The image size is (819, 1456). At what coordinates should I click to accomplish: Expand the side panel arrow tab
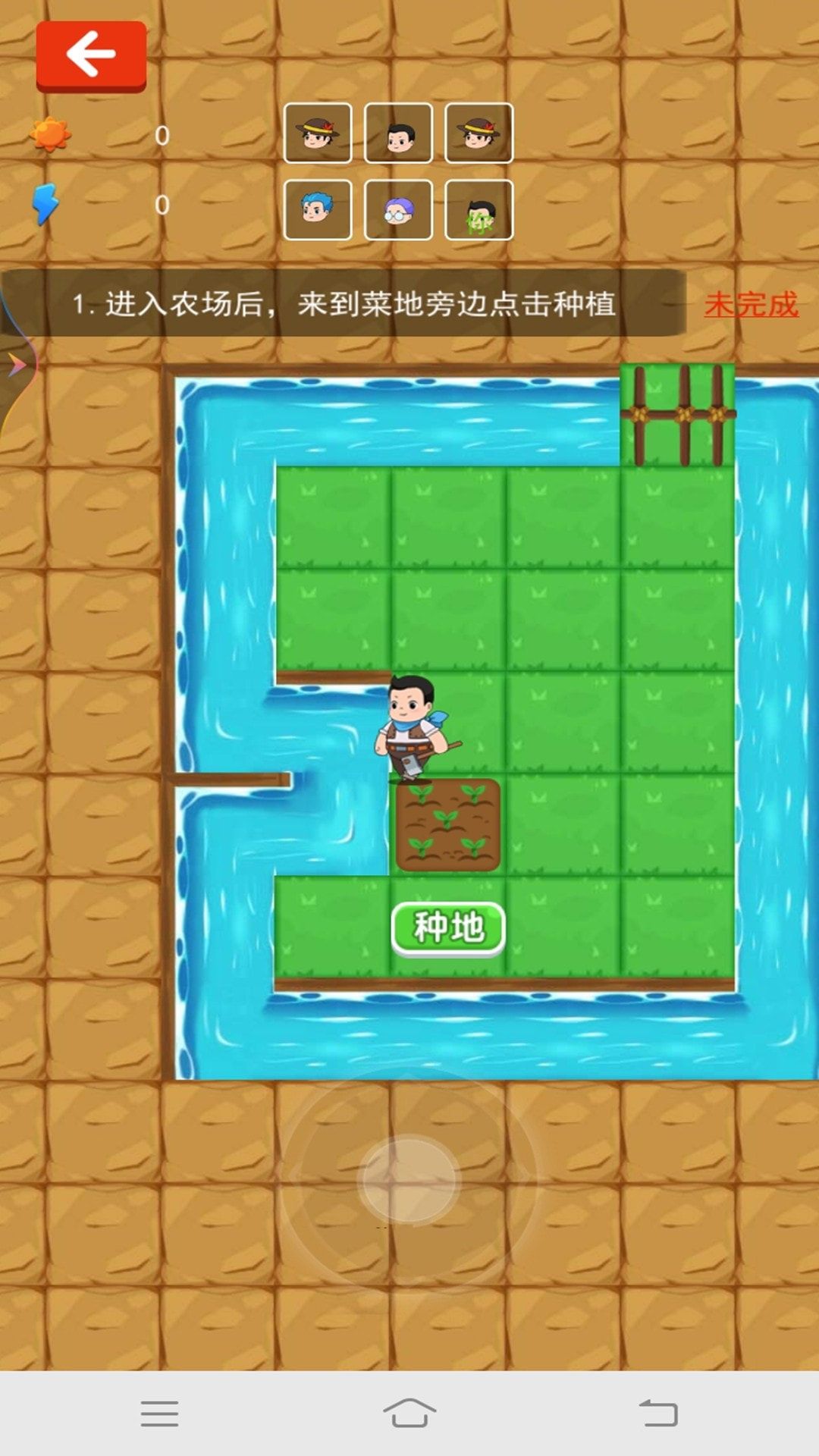click(x=17, y=365)
